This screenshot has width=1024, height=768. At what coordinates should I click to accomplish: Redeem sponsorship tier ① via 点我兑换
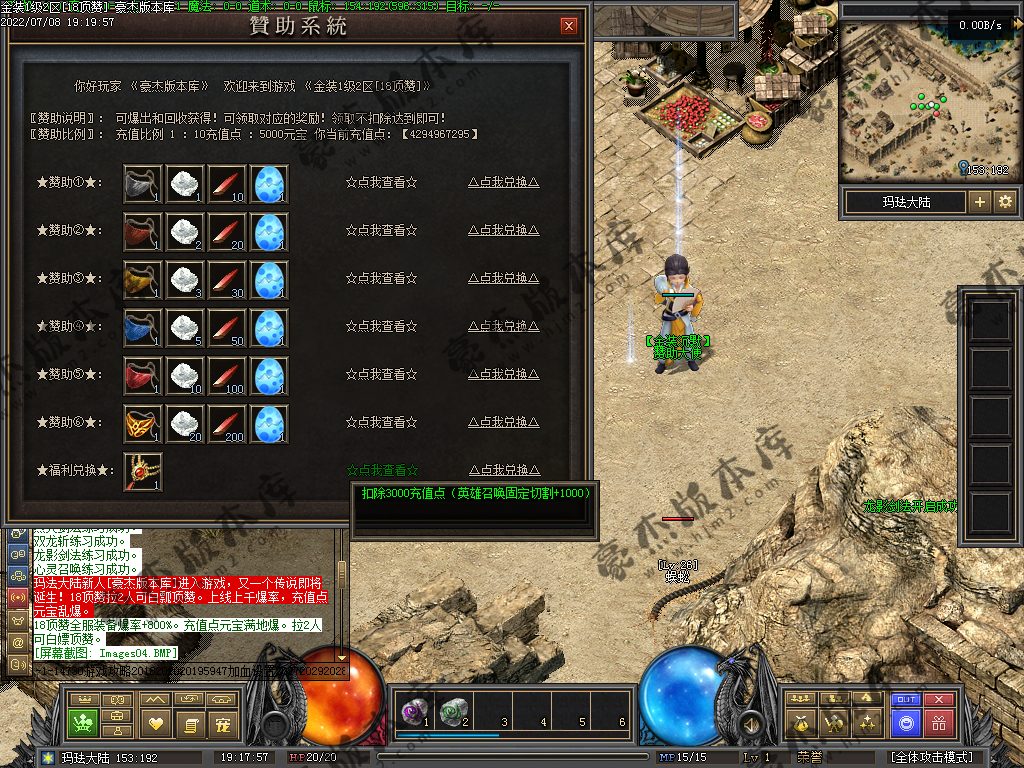tap(504, 182)
